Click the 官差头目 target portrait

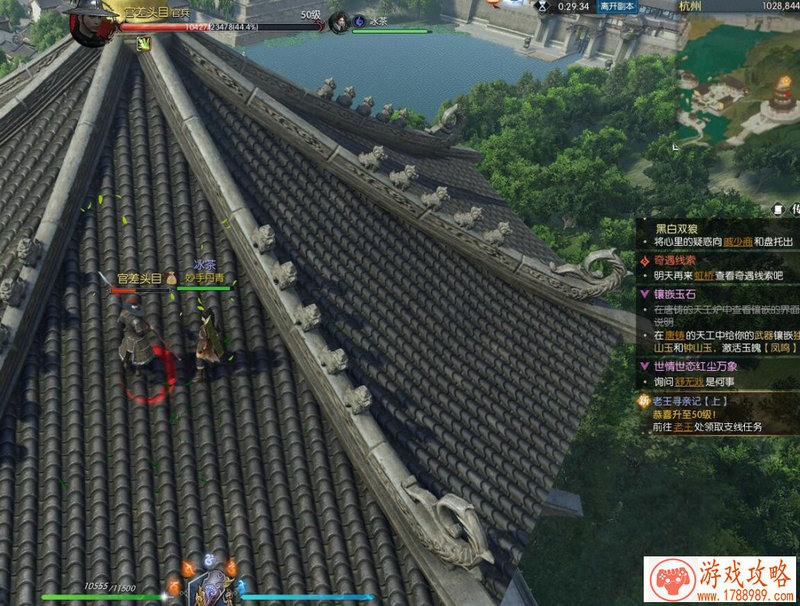90,20
